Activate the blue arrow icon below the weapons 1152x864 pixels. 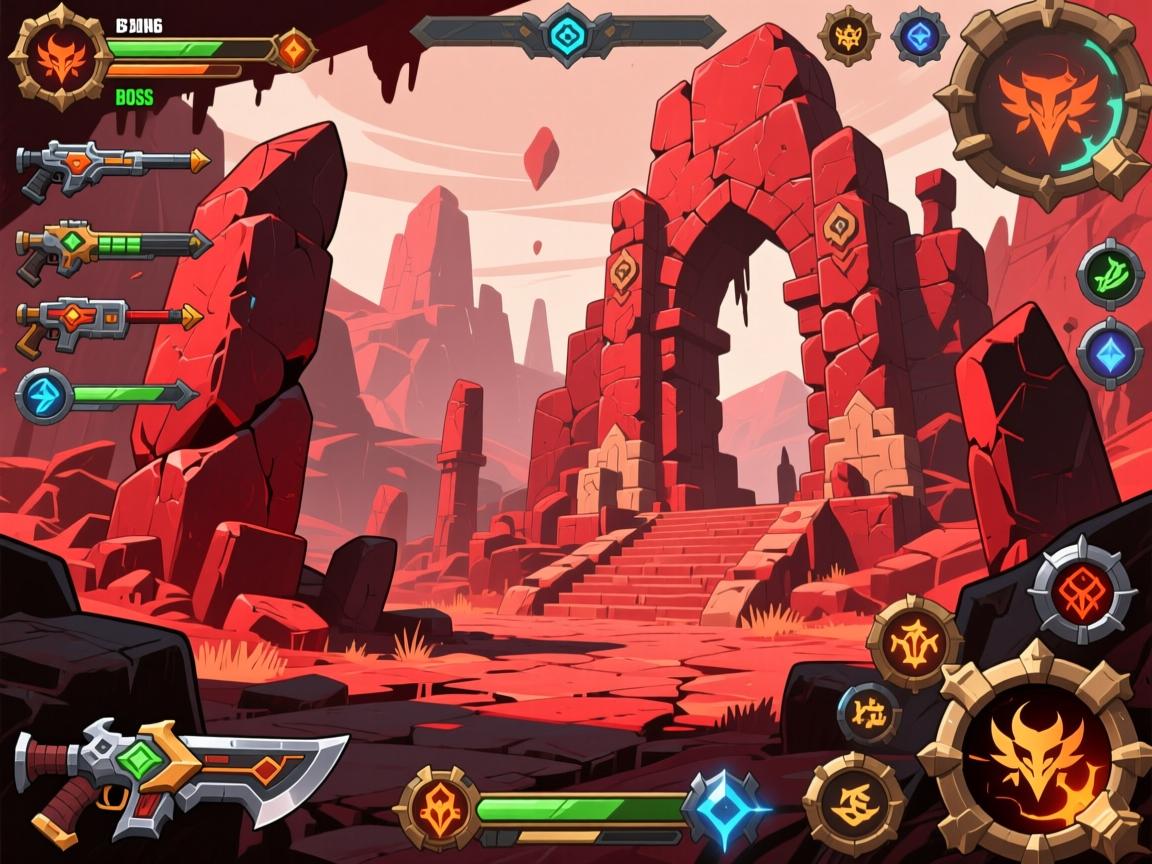(x=45, y=393)
